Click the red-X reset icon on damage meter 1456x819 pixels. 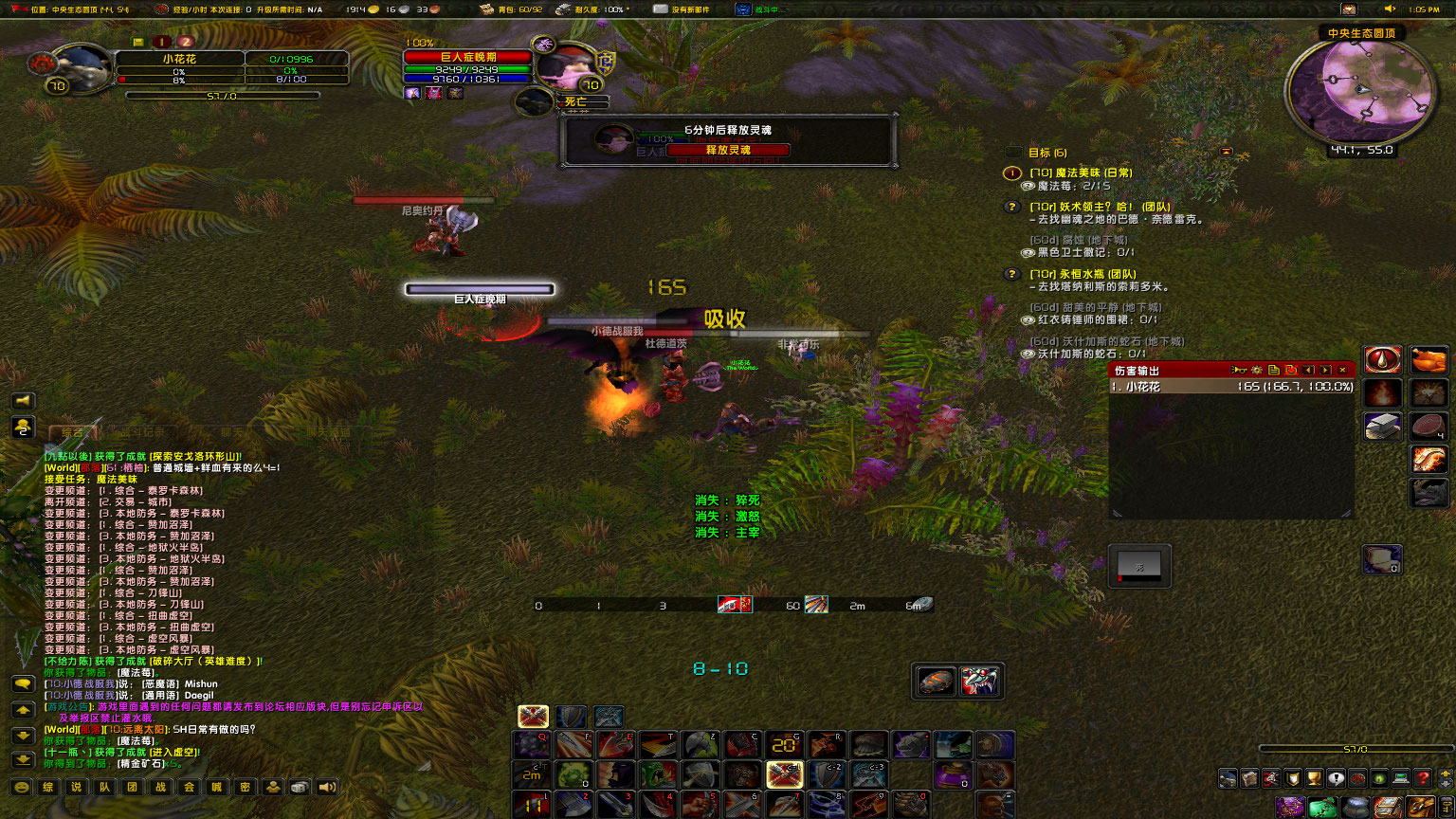pos(1293,371)
